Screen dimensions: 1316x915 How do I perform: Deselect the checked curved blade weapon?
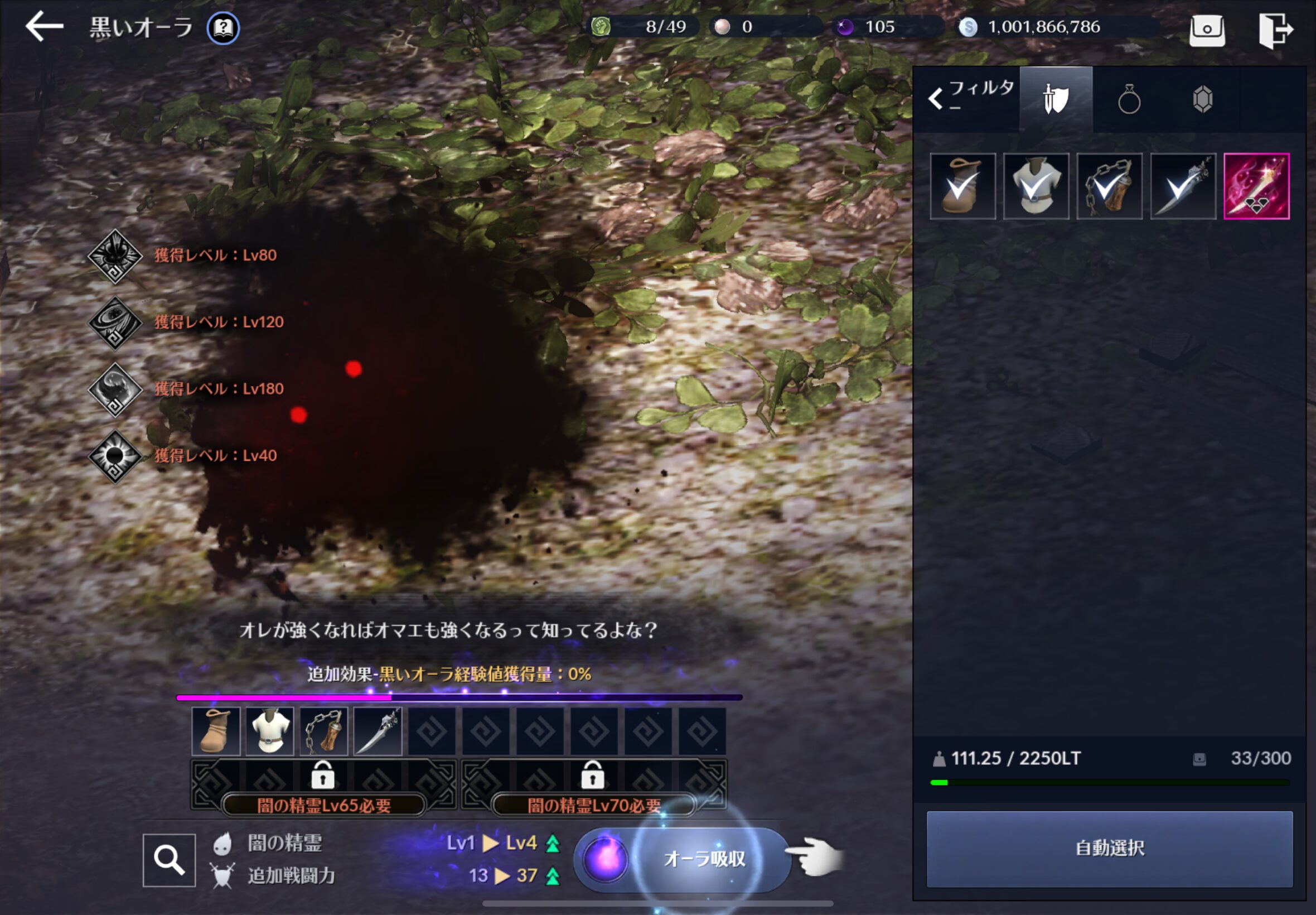(x=1183, y=186)
